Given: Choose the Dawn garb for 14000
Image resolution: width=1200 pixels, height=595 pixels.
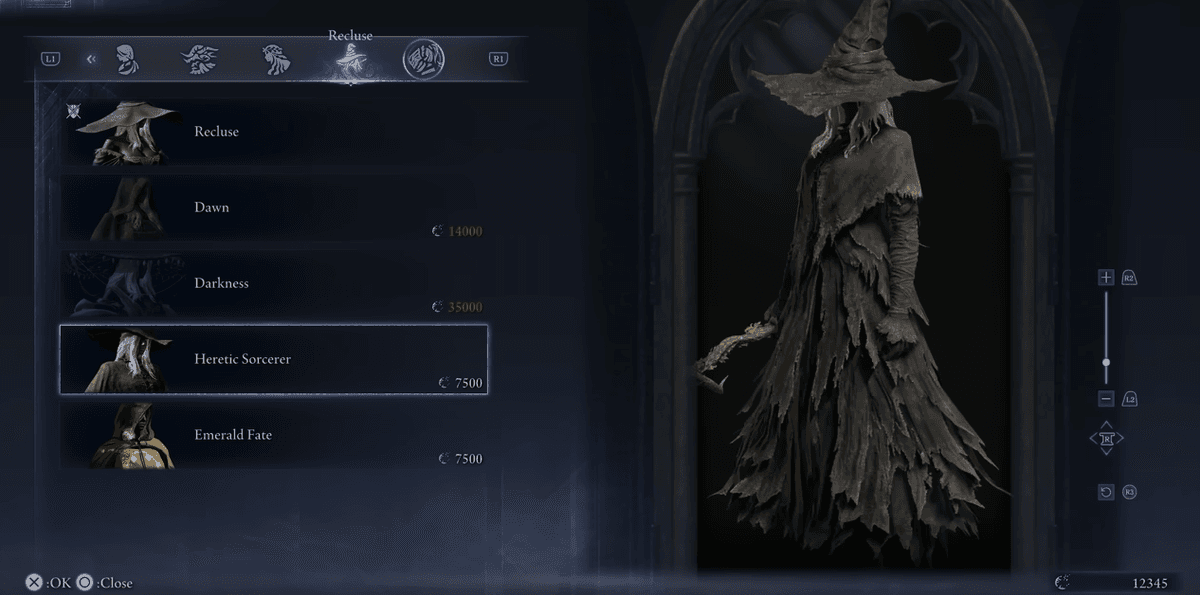Looking at the screenshot, I should click(x=273, y=208).
